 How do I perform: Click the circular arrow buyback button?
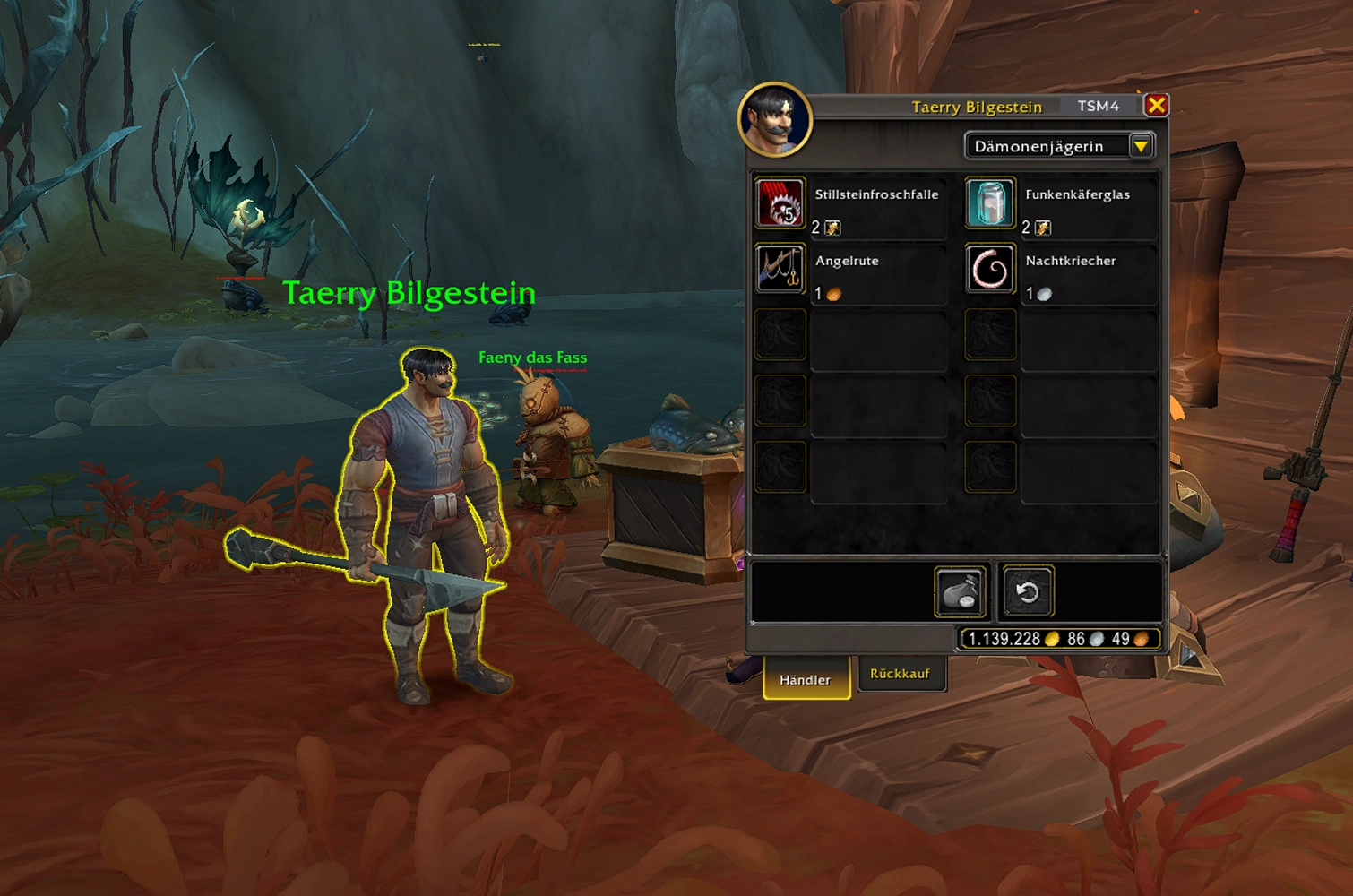click(x=1027, y=592)
